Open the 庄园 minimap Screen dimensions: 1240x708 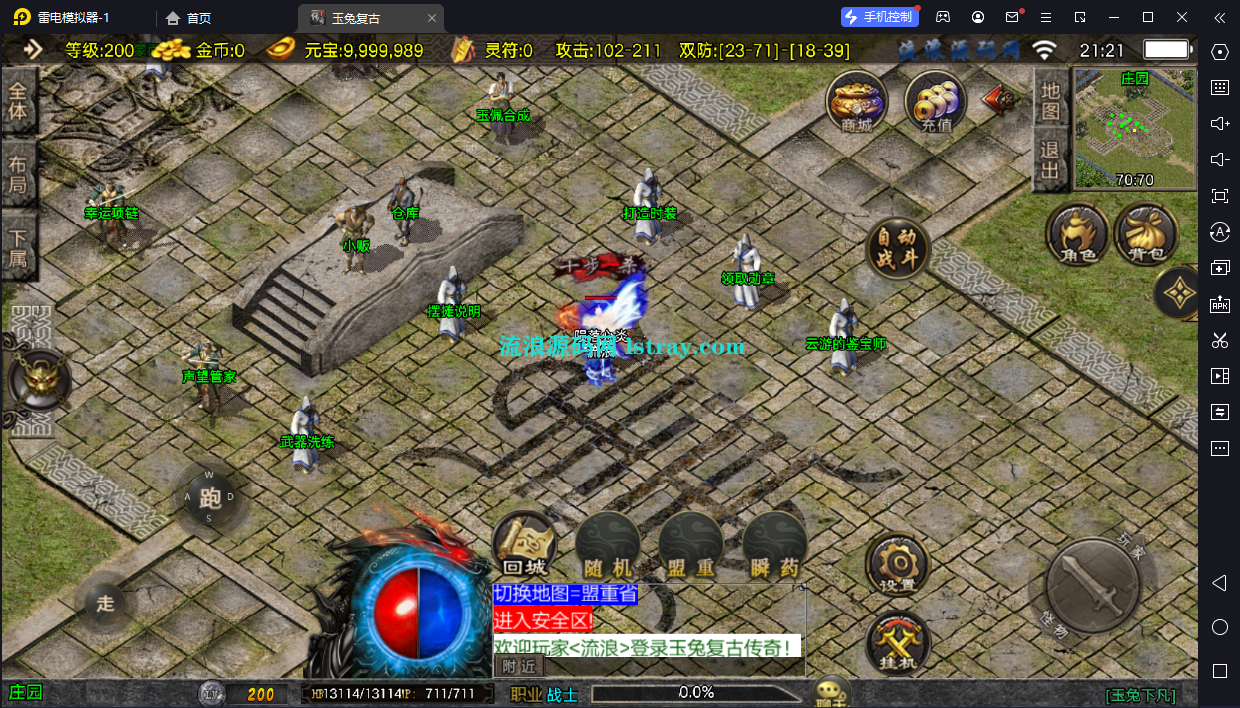[x=1134, y=128]
